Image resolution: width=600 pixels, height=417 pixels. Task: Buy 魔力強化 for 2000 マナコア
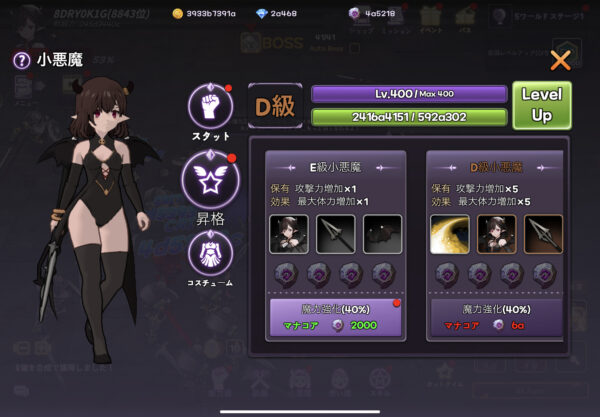point(336,318)
